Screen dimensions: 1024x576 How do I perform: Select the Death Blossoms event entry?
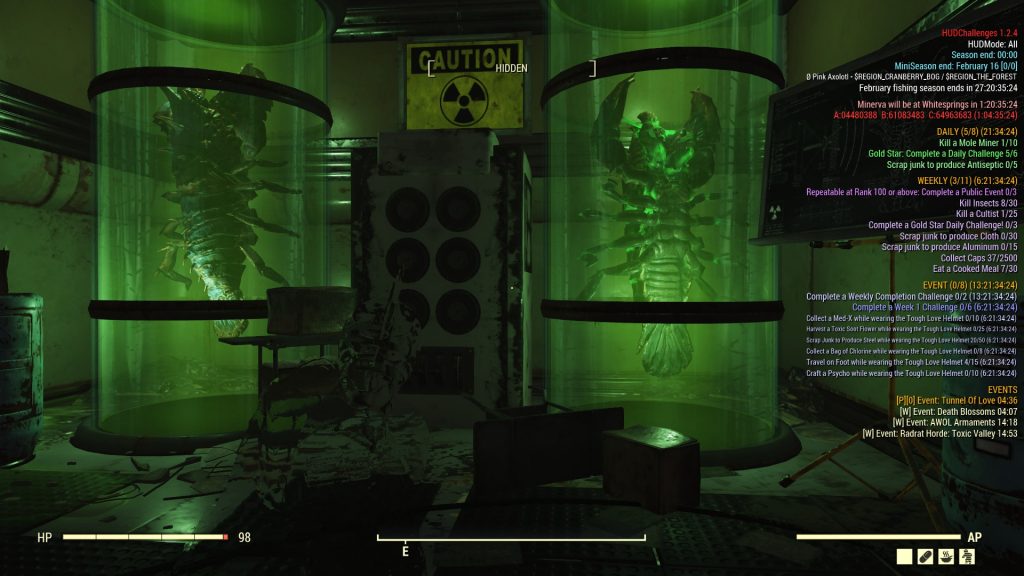click(x=958, y=411)
